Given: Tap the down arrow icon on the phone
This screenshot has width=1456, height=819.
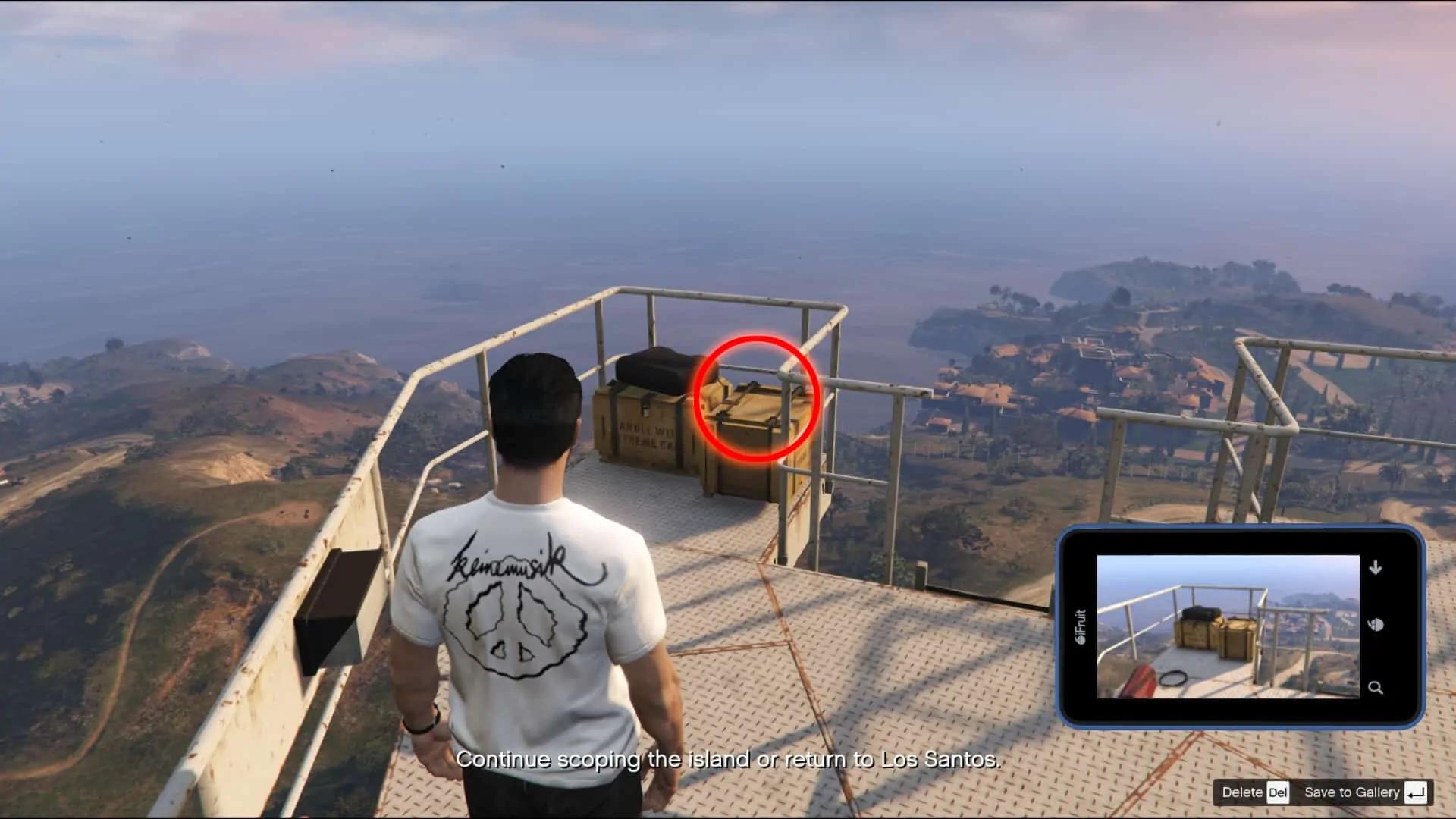Looking at the screenshot, I should [1375, 567].
